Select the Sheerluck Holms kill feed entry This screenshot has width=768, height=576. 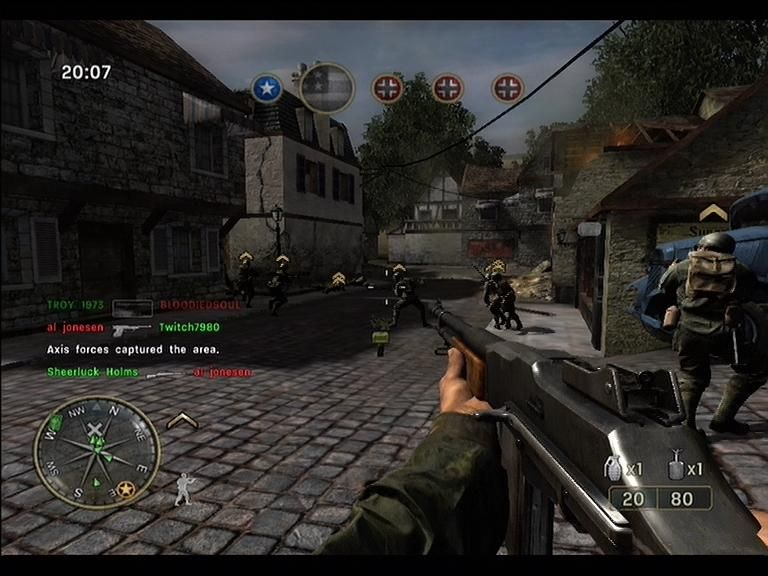(x=92, y=372)
